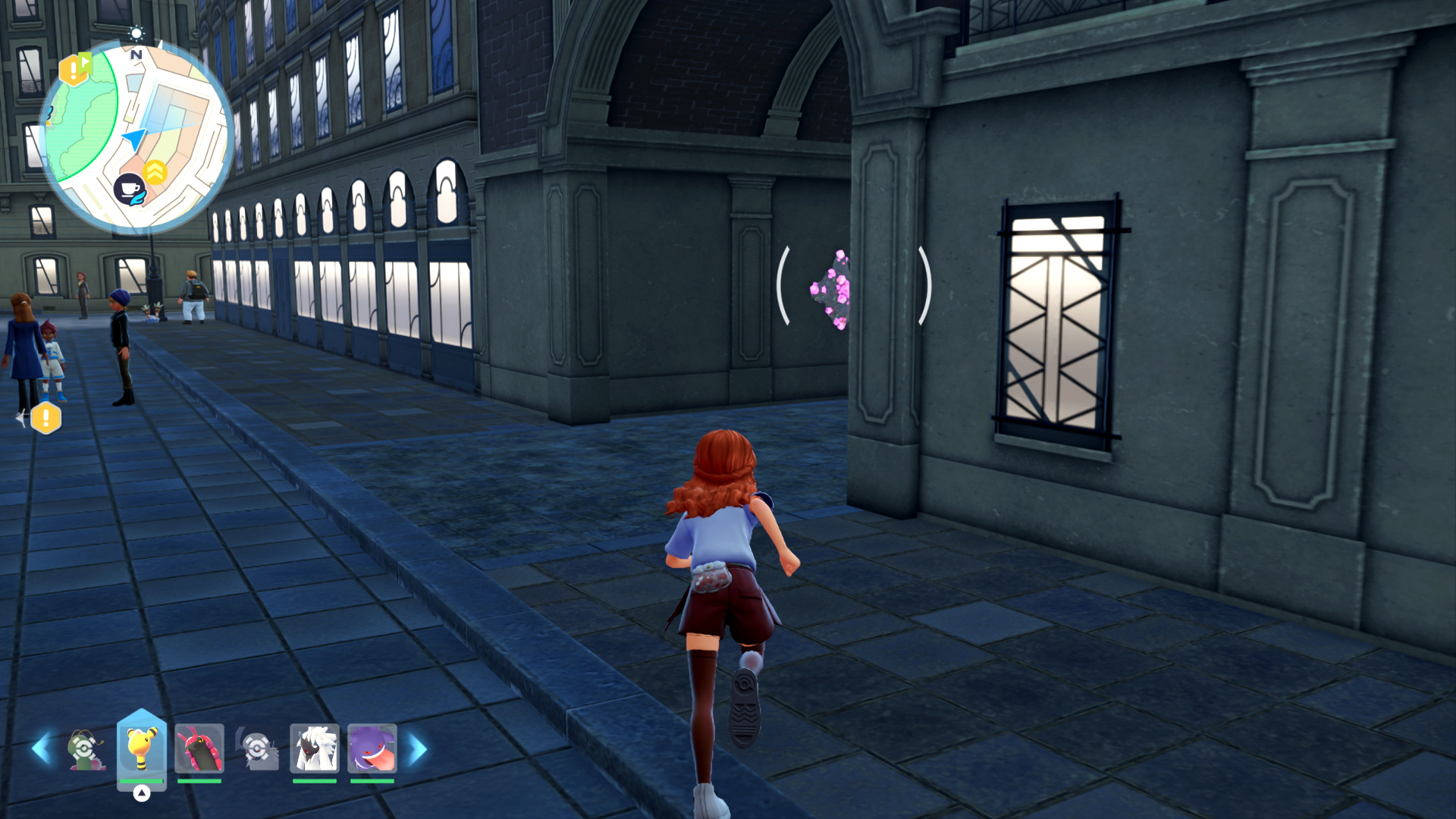Image resolution: width=1456 pixels, height=819 pixels.
Task: Pick the Meganium party slot
Action: coord(85,749)
